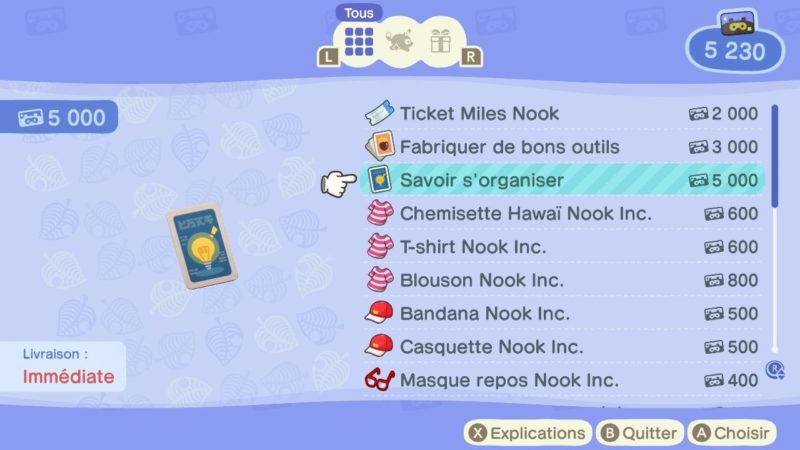Select Savoir s'organiser highlighted row
The height and width of the screenshot is (450, 800).
click(560, 180)
